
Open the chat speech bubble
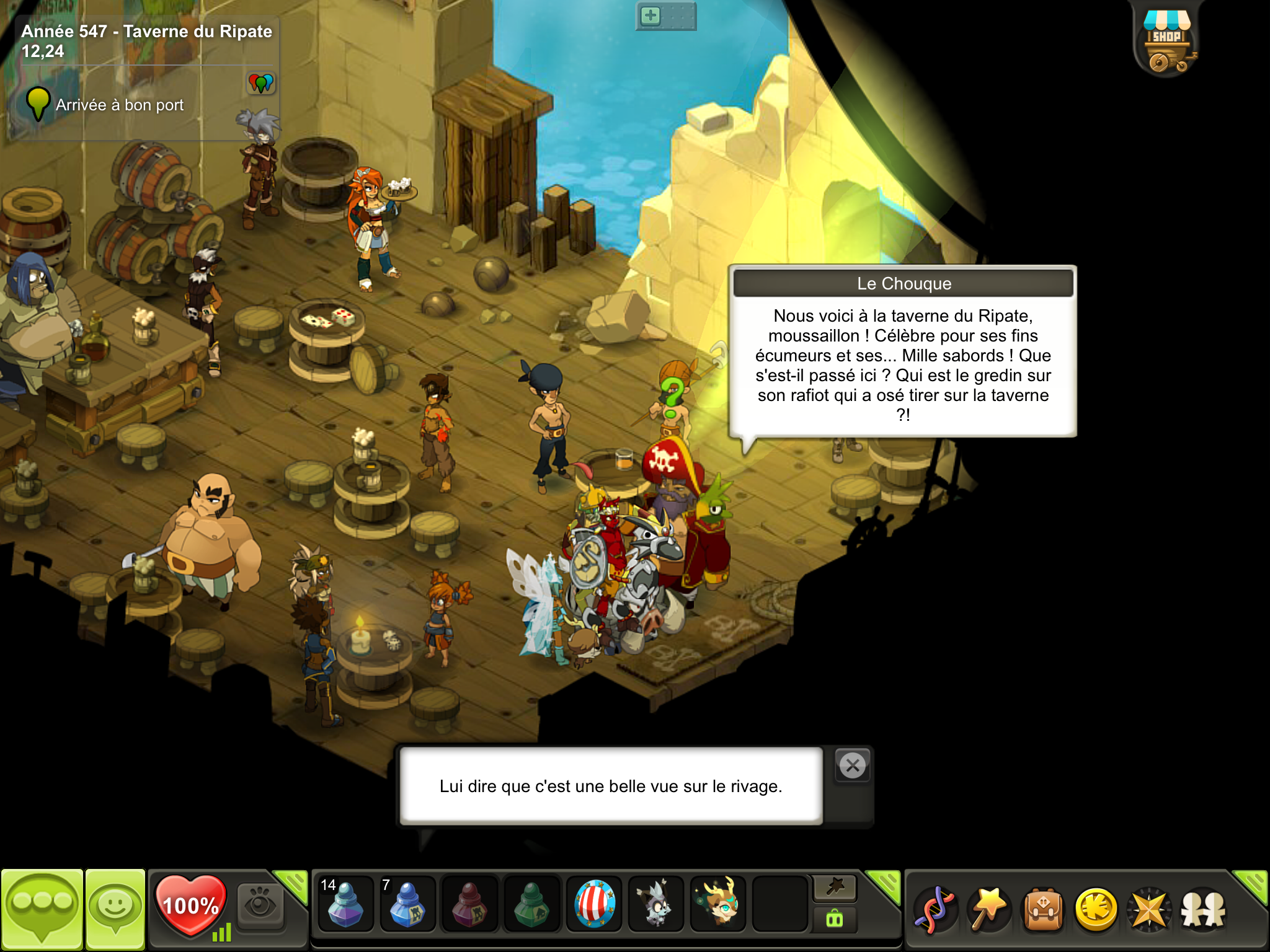[42, 909]
